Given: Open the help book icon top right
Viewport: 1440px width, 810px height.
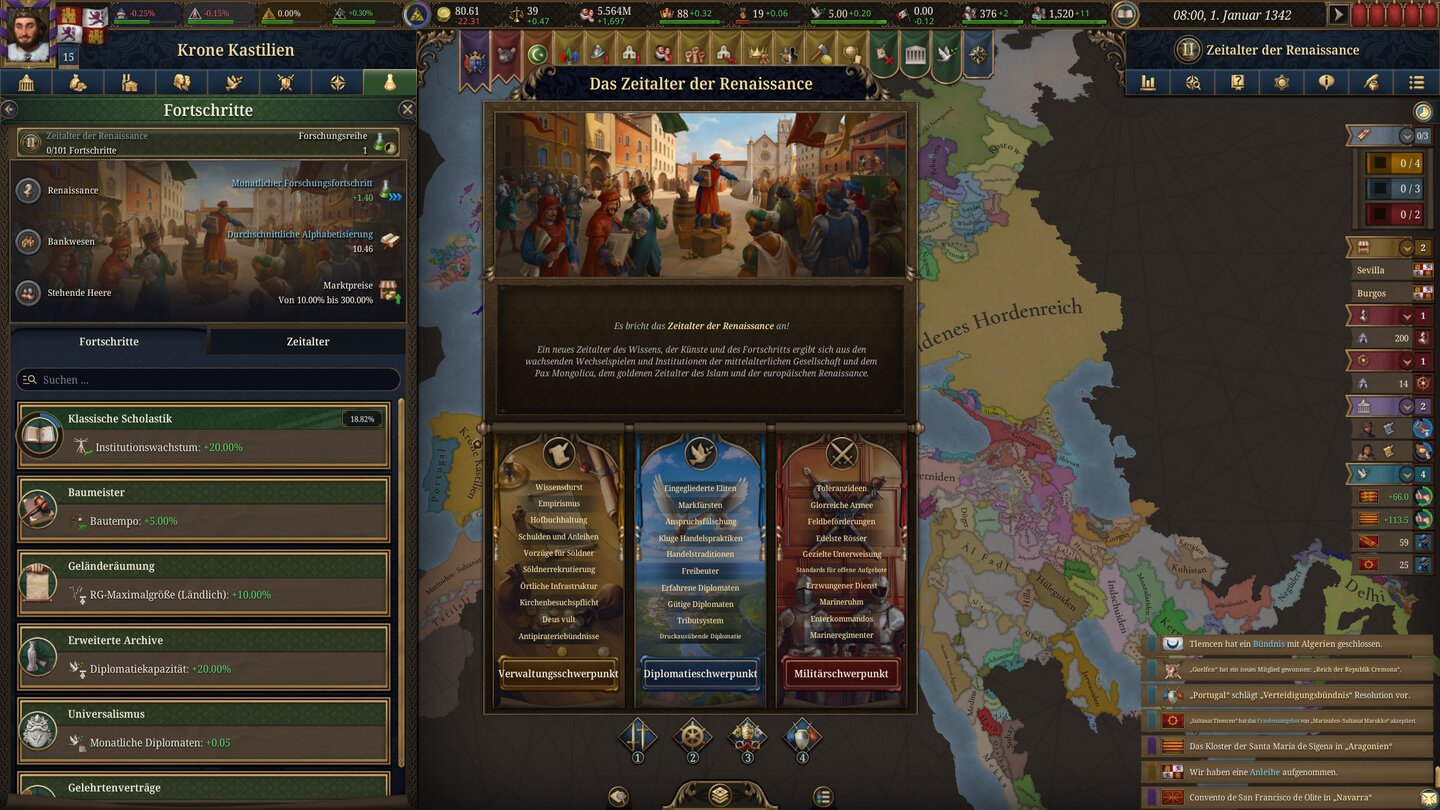Looking at the screenshot, I should pos(1238,83).
